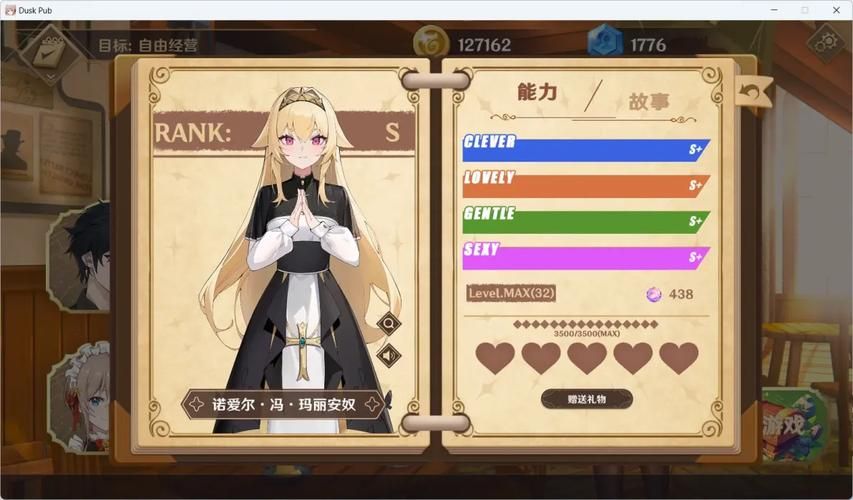Open the quest notepad icon
The height and width of the screenshot is (500, 853).
pyautogui.click(x=48, y=52)
